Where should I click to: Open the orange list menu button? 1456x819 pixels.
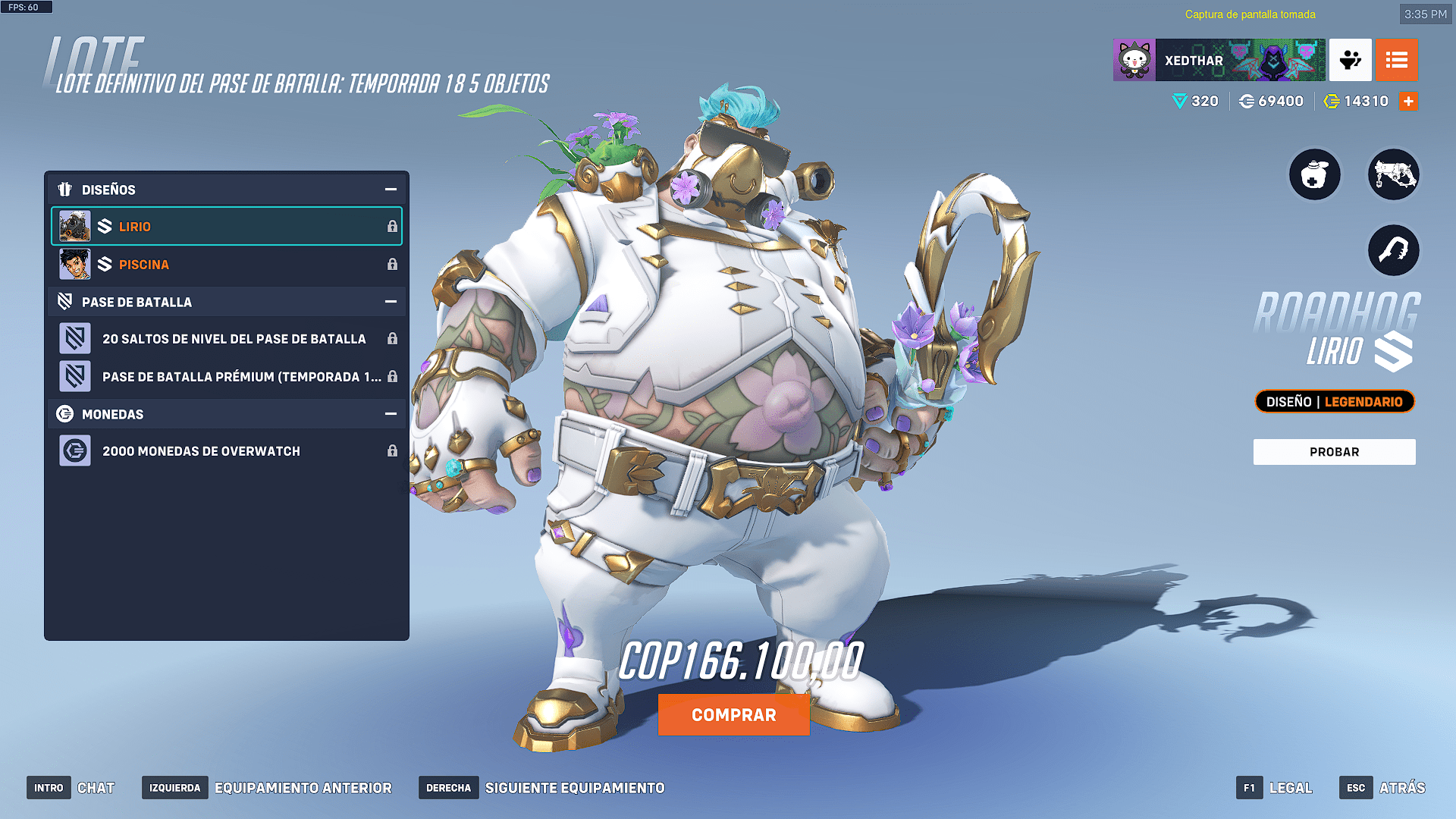(1396, 61)
